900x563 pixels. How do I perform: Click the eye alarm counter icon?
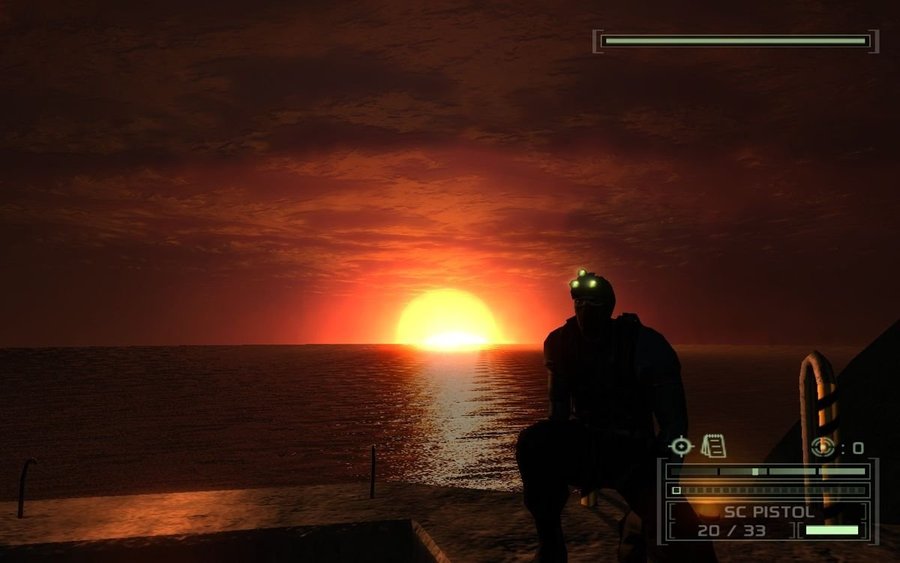[x=823, y=447]
